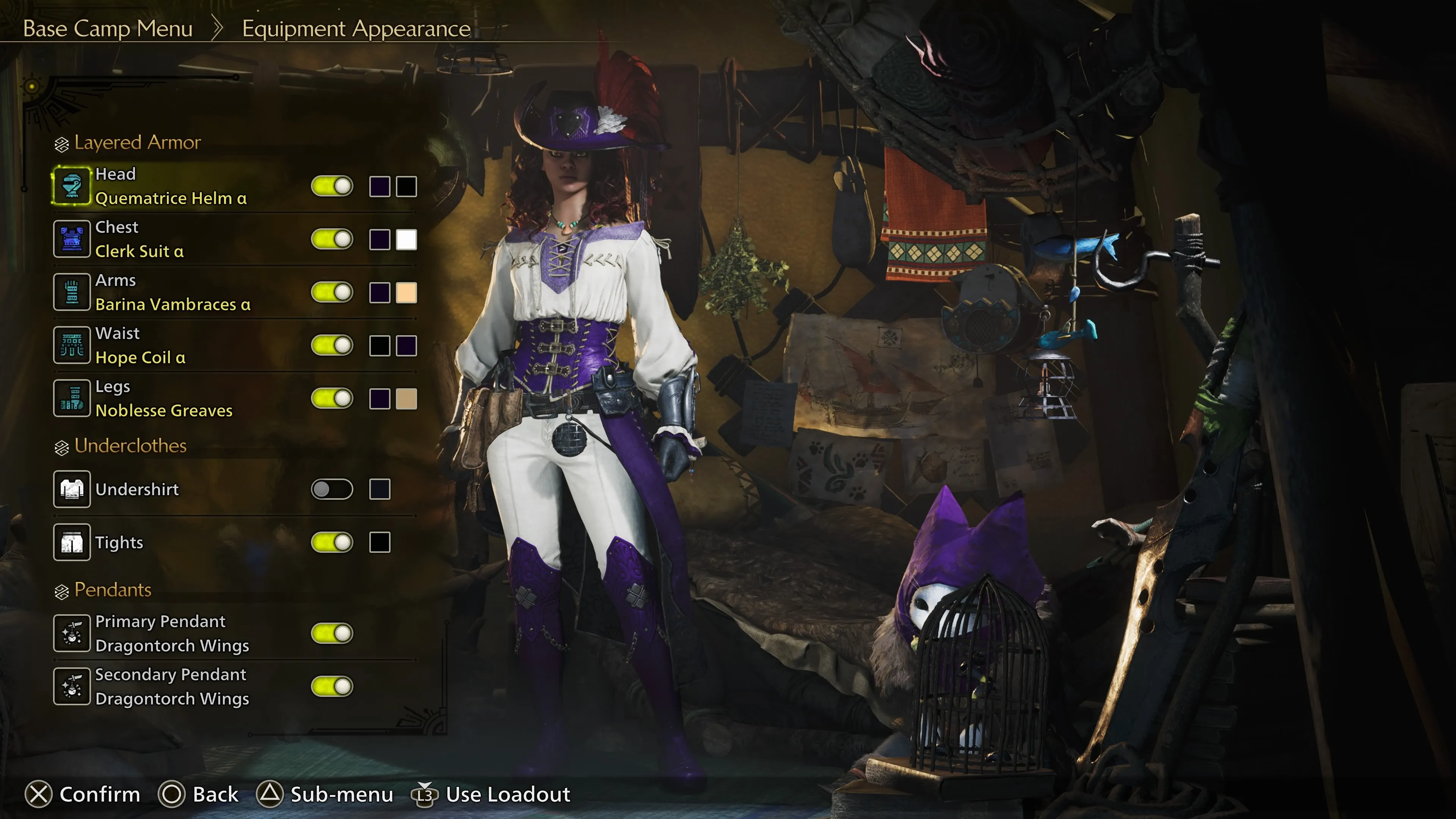Image resolution: width=1456 pixels, height=819 pixels.
Task: Go back to Base Camp Menu breadcrumb
Action: 107,28
